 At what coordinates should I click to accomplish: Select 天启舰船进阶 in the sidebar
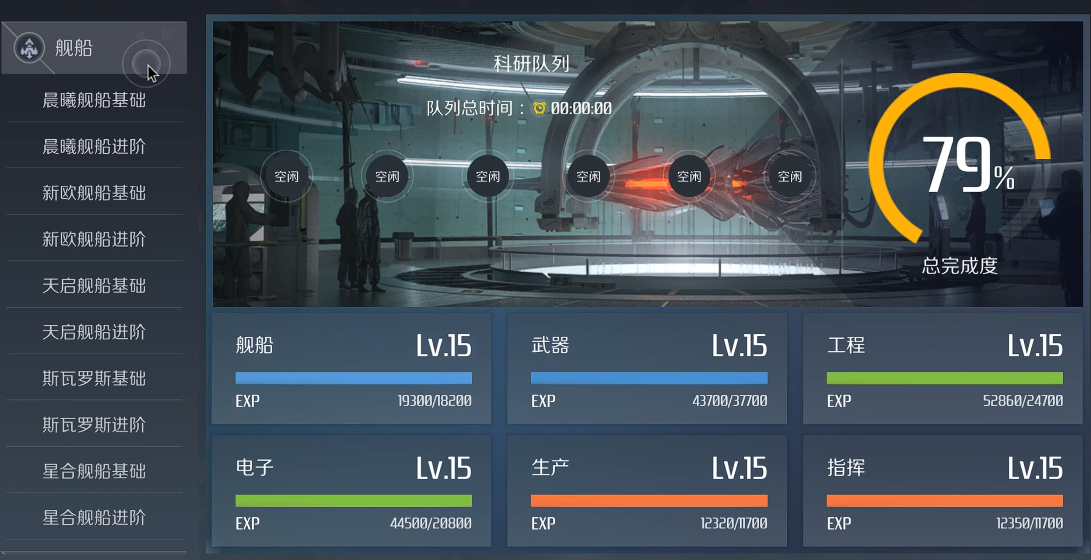click(x=94, y=331)
